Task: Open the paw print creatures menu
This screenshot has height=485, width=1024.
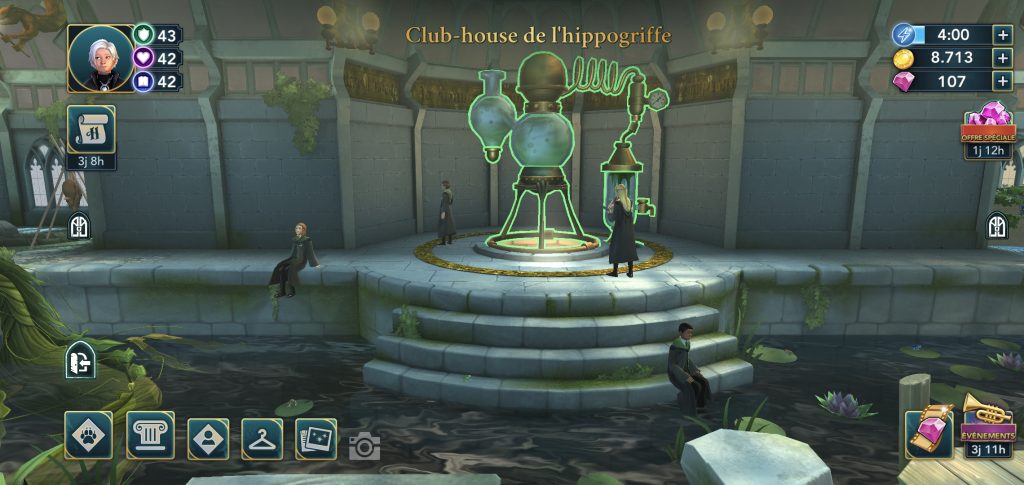Action: click(x=88, y=436)
